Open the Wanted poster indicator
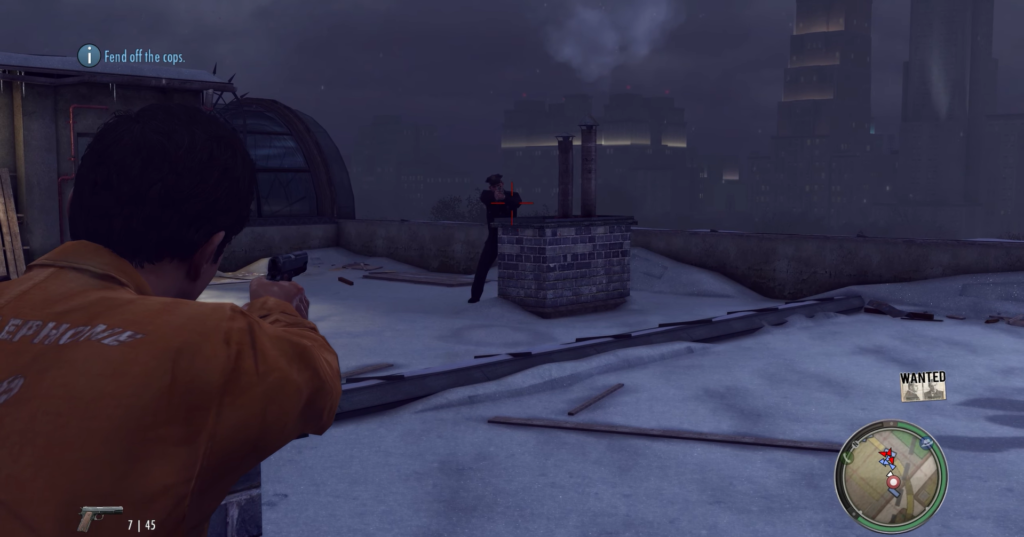1024x537 pixels. (922, 386)
